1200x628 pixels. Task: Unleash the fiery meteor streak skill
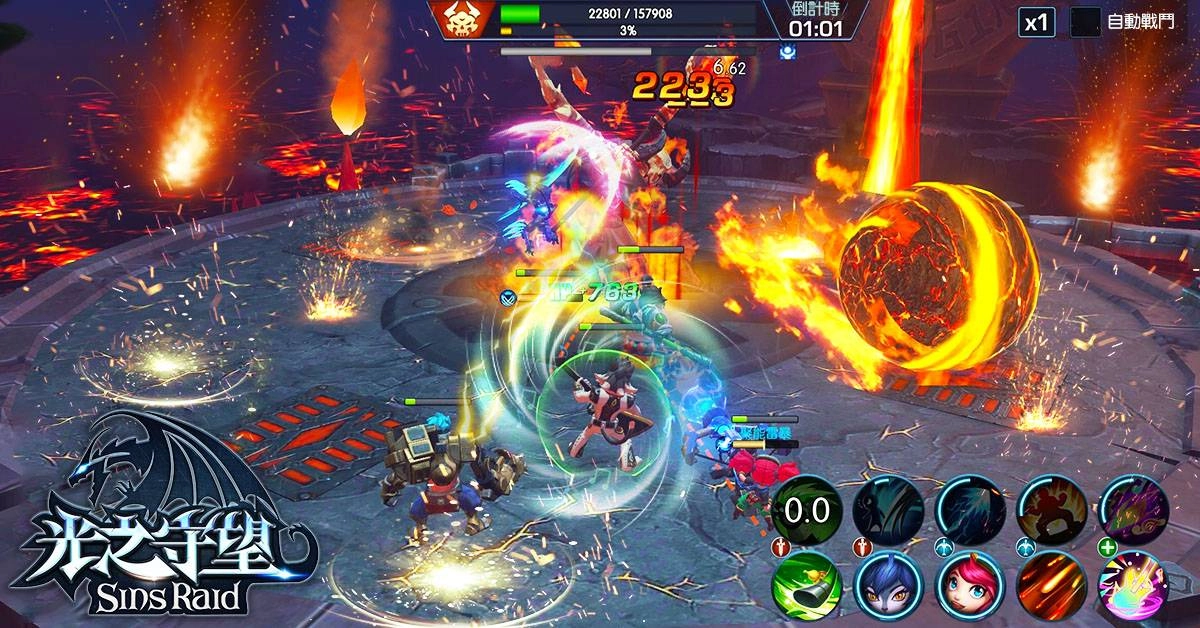pyautogui.click(x=1053, y=587)
